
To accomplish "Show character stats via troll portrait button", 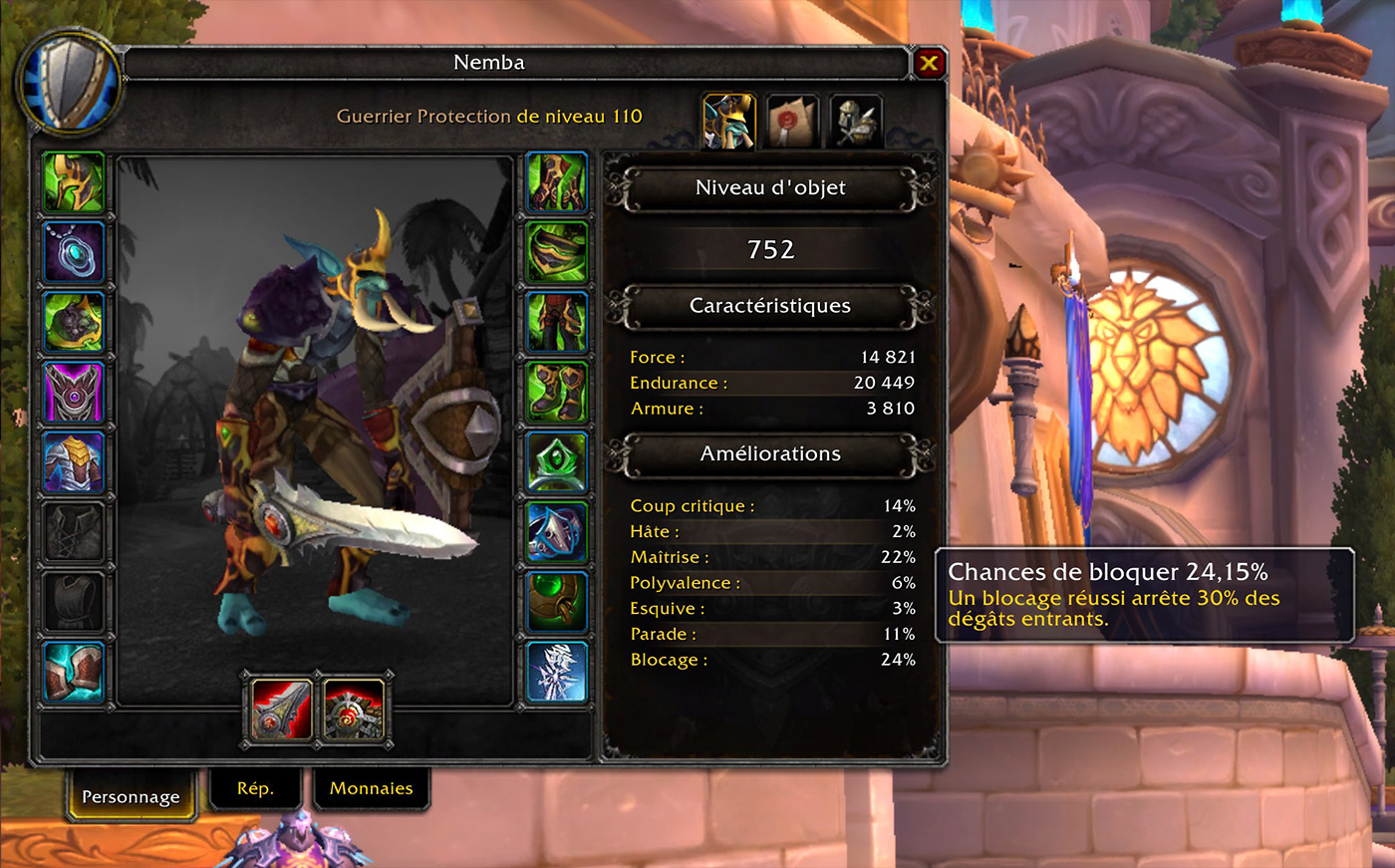I will coord(728,122).
